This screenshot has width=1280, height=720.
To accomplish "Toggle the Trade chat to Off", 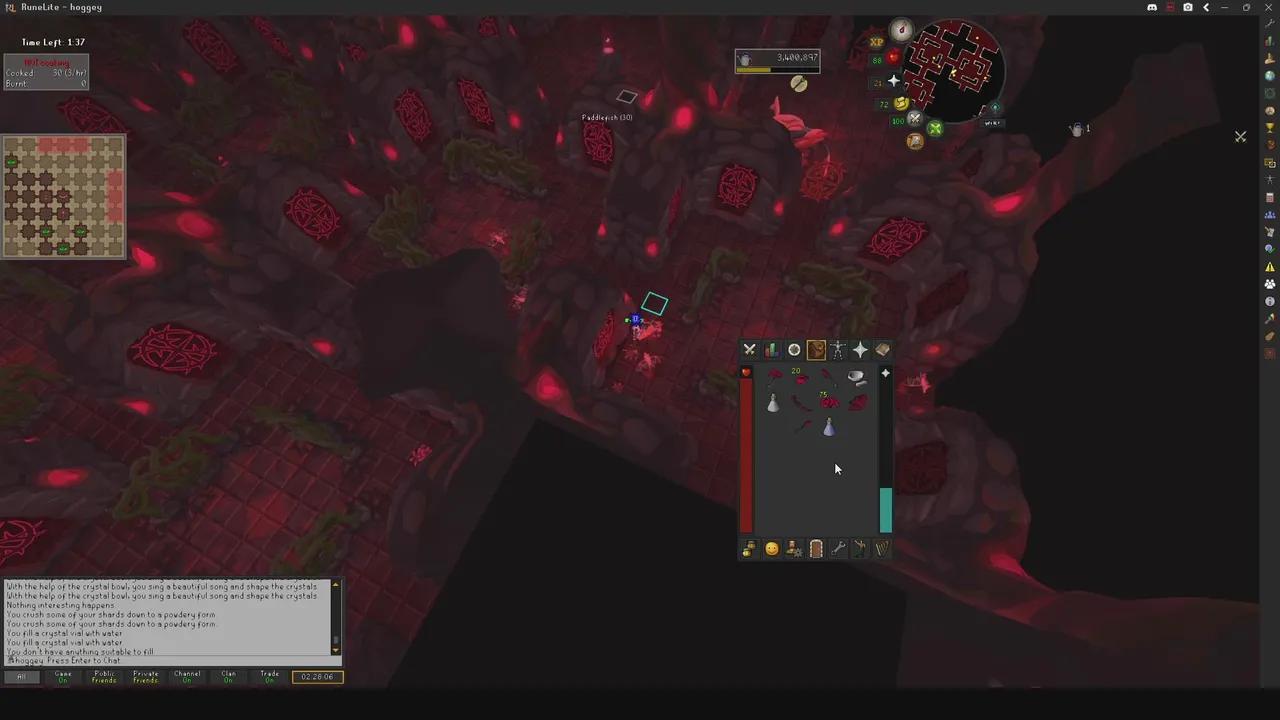I will (x=269, y=676).
